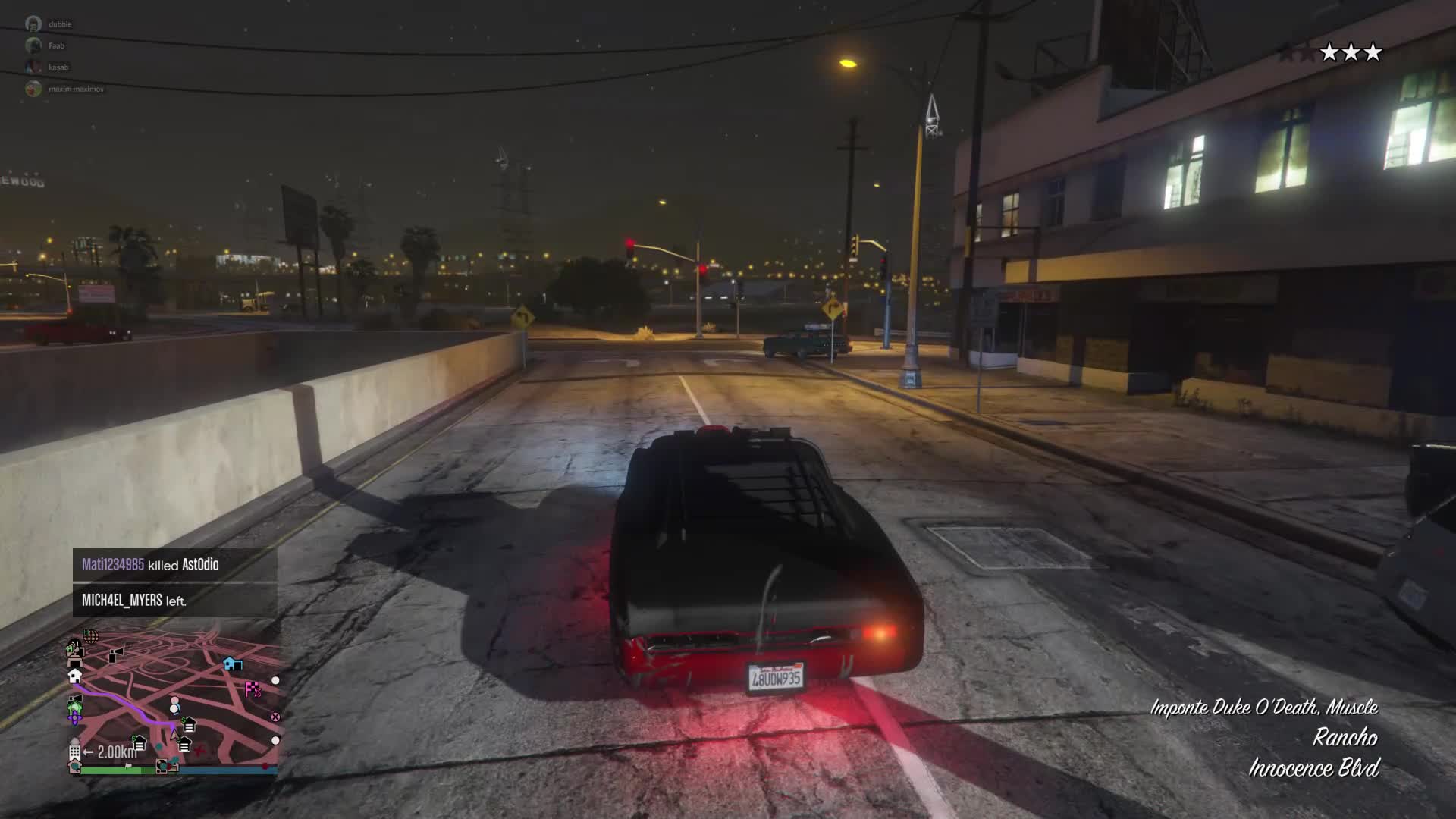
Task: Select Faab in the voice overlay list
Action: tap(56, 45)
